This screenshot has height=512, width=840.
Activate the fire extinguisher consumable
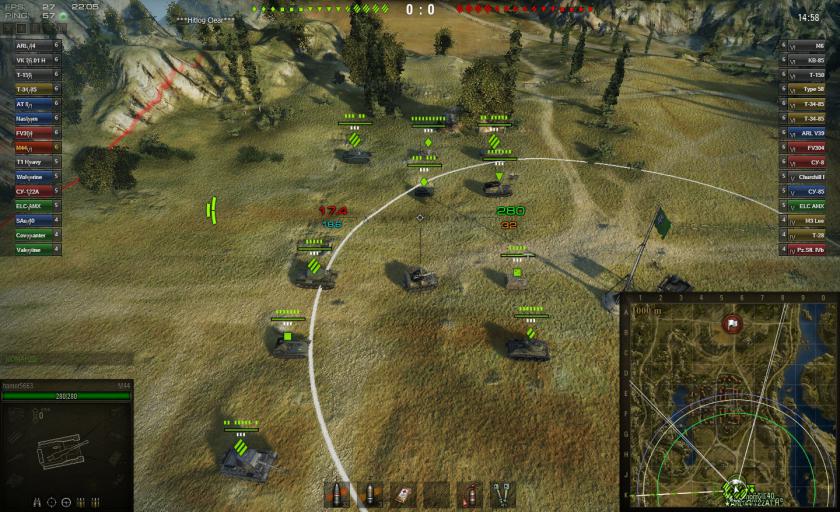tap(469, 494)
